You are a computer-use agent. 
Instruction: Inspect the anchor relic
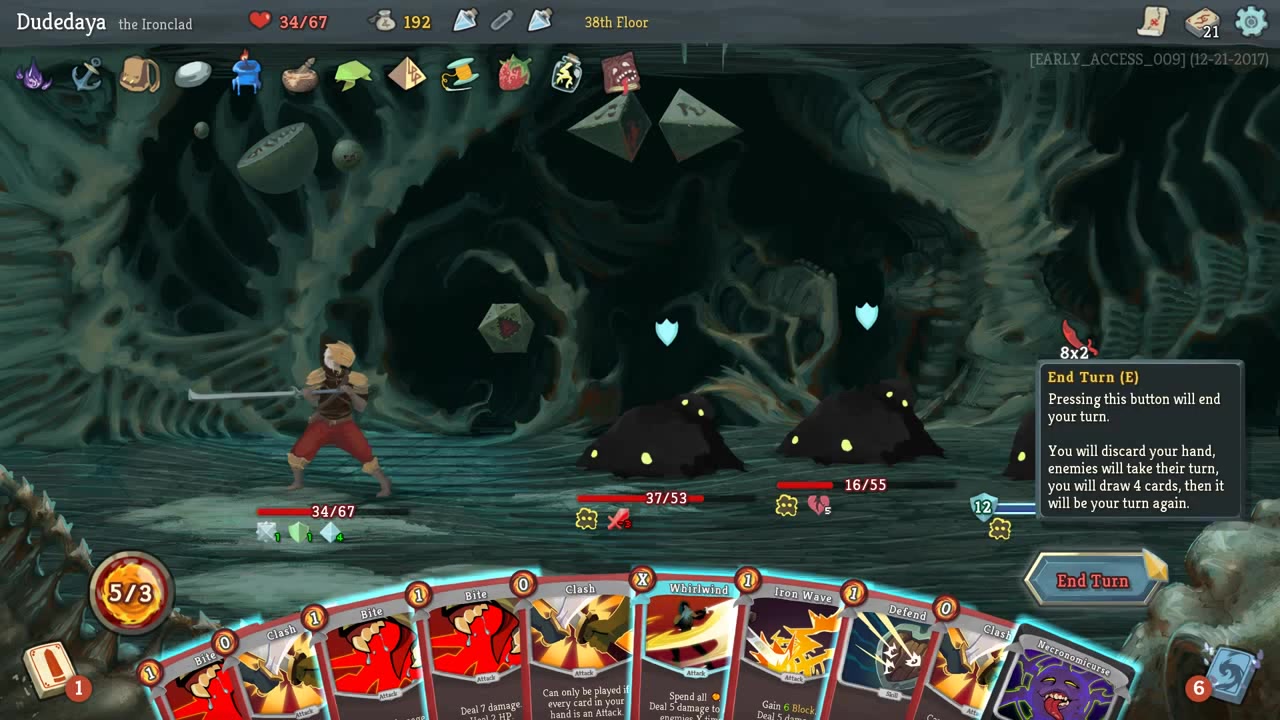(87, 75)
